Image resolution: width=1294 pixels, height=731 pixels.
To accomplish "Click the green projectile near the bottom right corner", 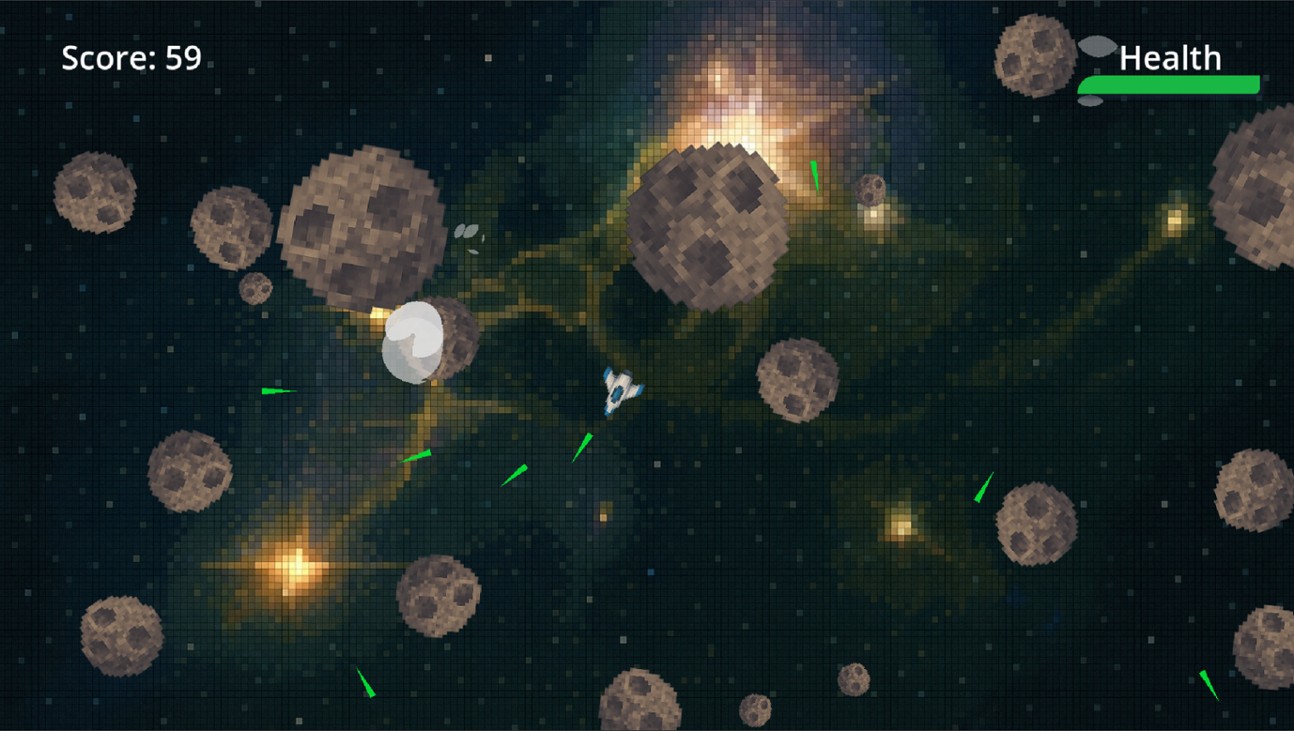I will 1210,683.
